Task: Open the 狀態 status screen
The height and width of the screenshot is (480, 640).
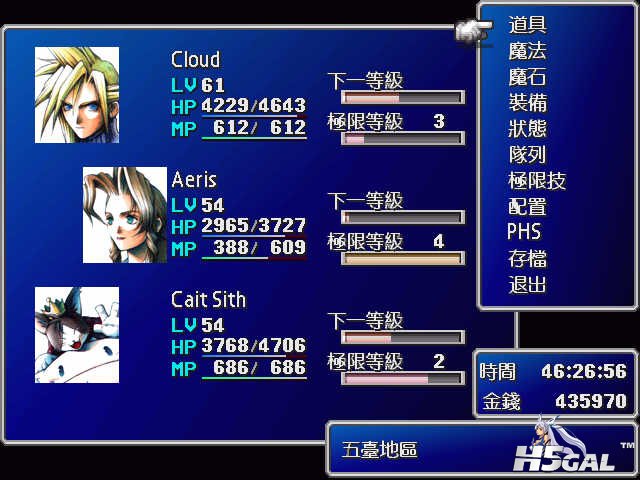Action: (x=527, y=129)
